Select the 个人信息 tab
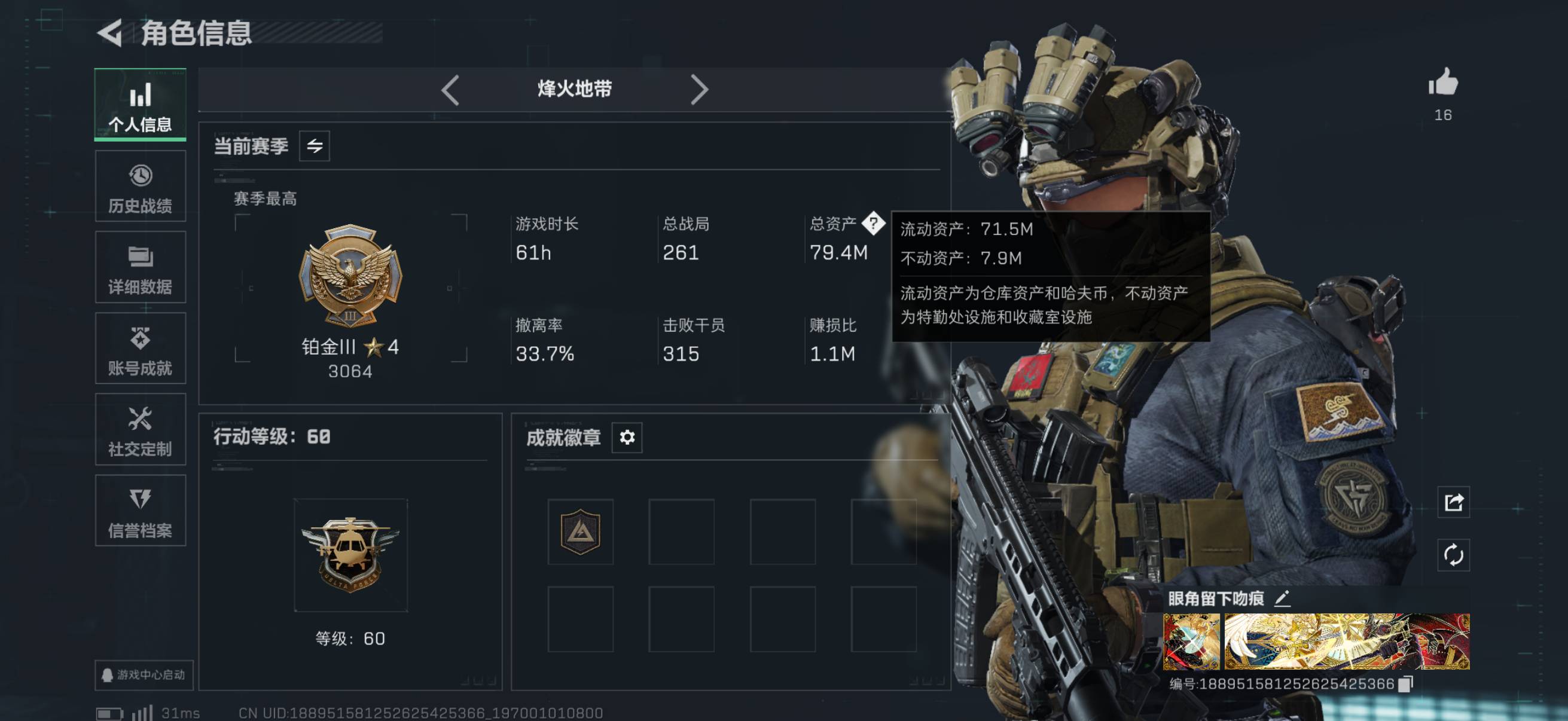The image size is (1568, 721). [140, 105]
